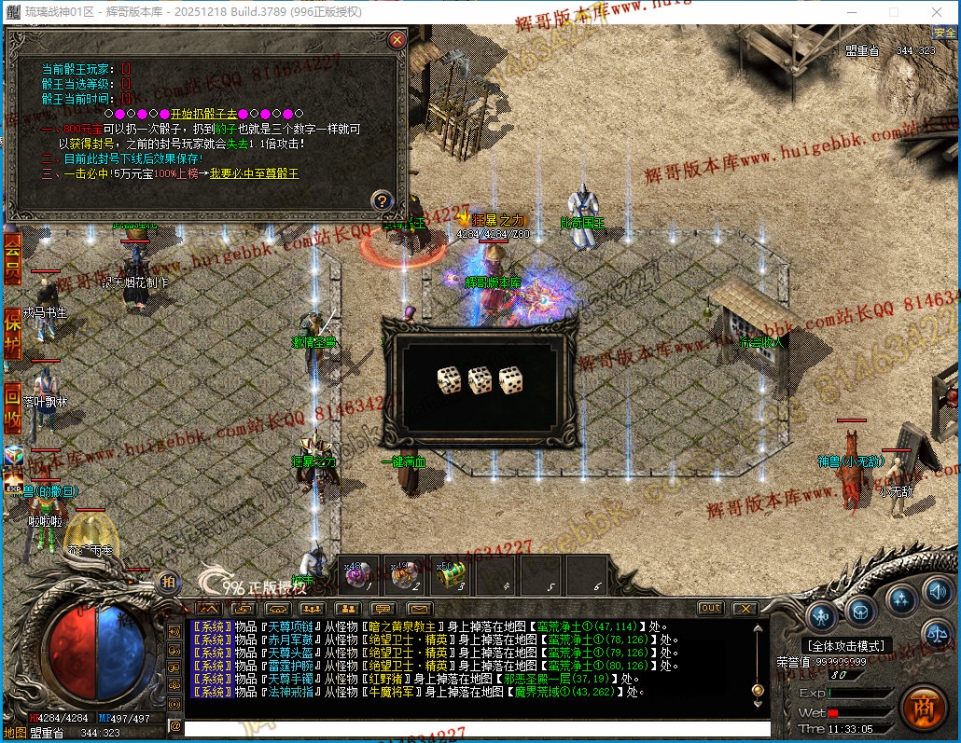The height and width of the screenshot is (743, 961).
Task: Open the 回收 side button
Action: (x=12, y=398)
